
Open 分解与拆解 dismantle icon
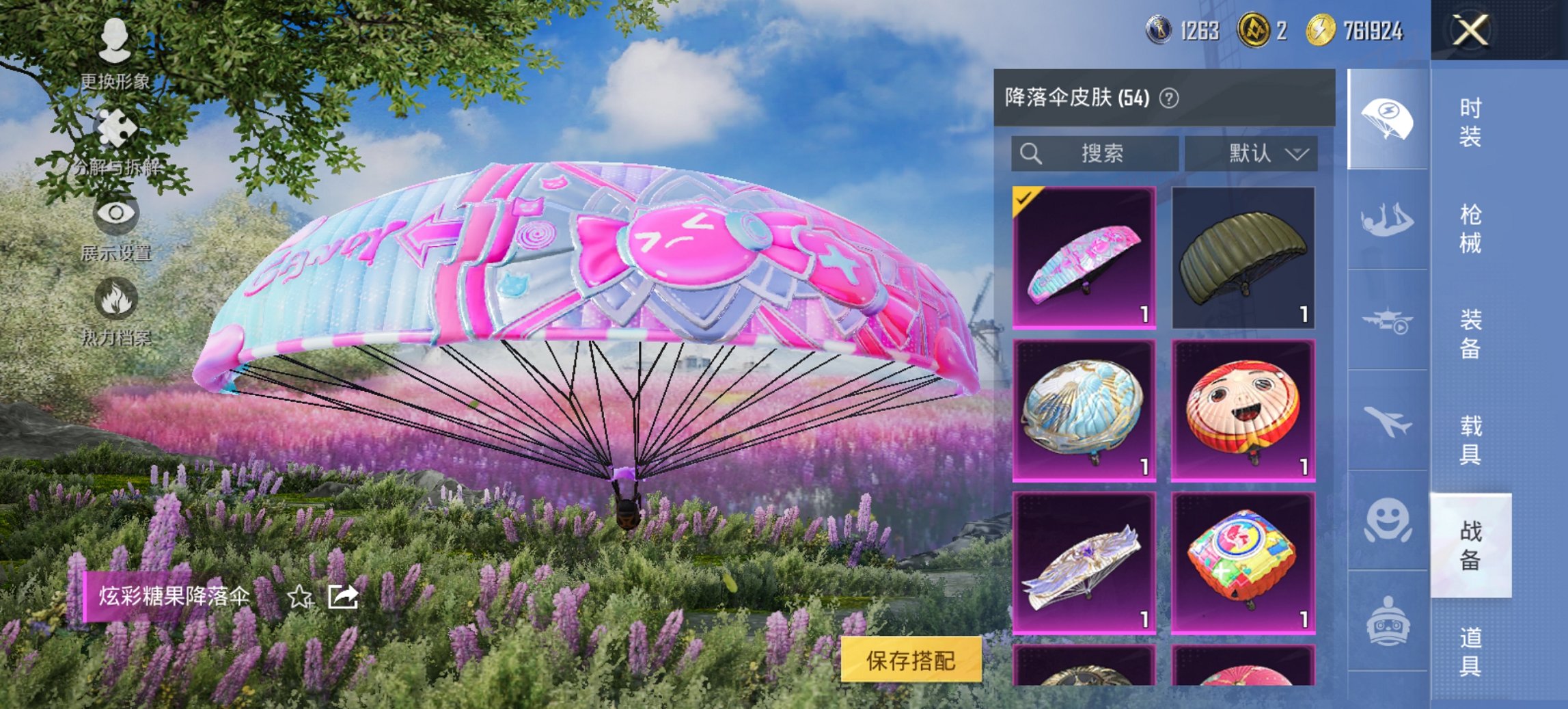coord(116,128)
